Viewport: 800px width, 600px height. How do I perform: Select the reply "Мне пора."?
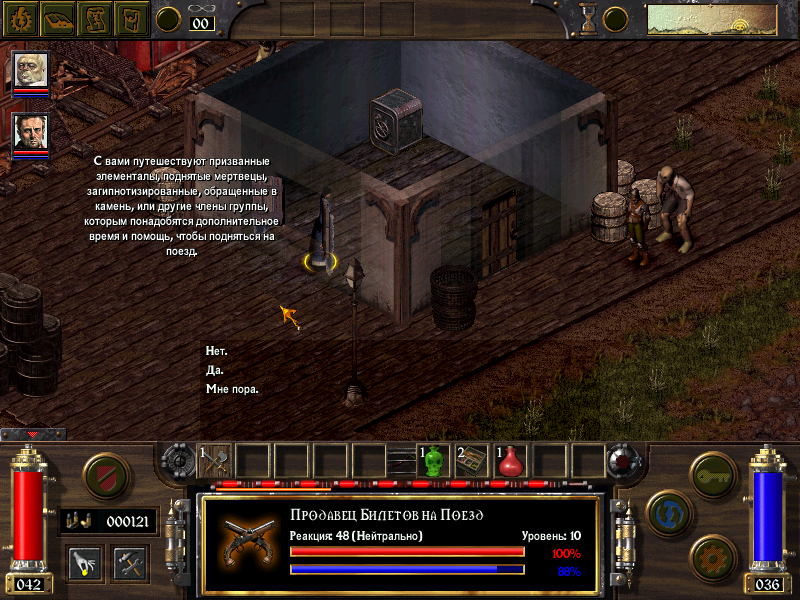pyautogui.click(x=232, y=389)
